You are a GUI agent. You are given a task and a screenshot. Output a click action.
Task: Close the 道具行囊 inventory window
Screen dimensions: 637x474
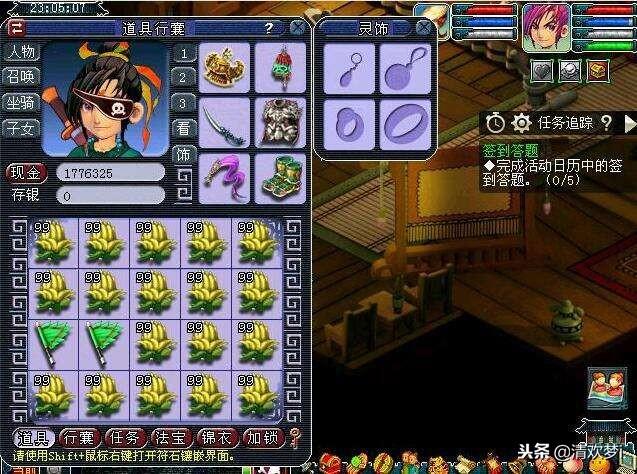[297, 29]
